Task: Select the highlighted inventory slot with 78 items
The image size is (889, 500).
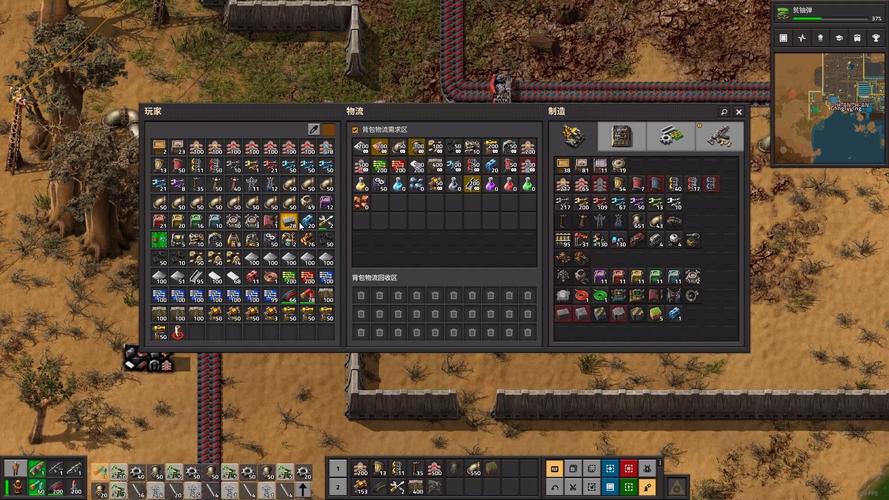Action: pyautogui.click(x=289, y=221)
